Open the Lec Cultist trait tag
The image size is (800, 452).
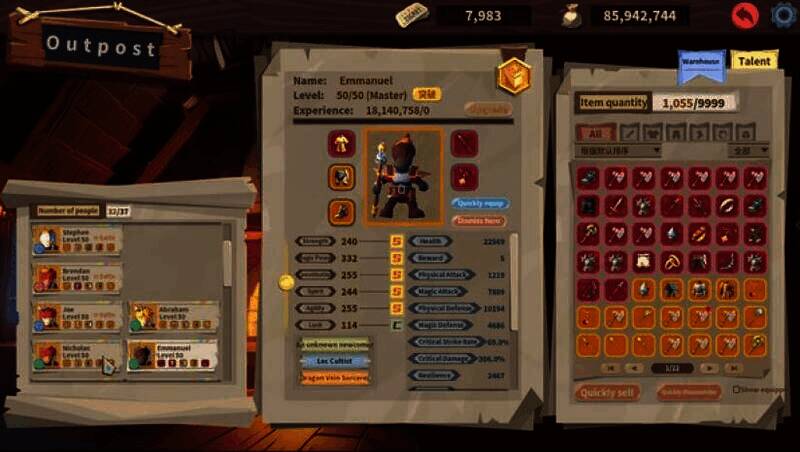[334, 361]
